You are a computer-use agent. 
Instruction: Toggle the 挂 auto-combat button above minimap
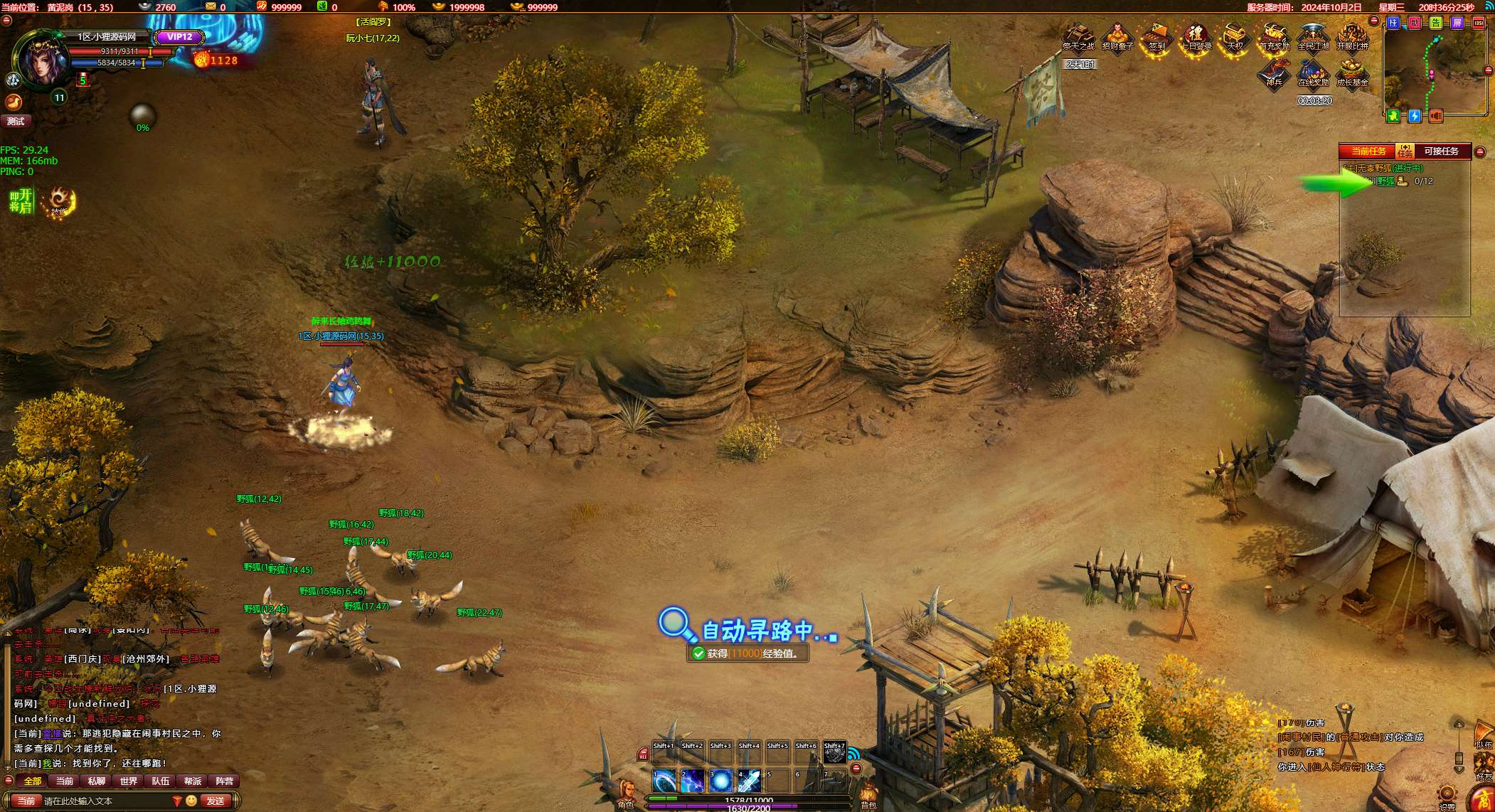pos(1393,23)
